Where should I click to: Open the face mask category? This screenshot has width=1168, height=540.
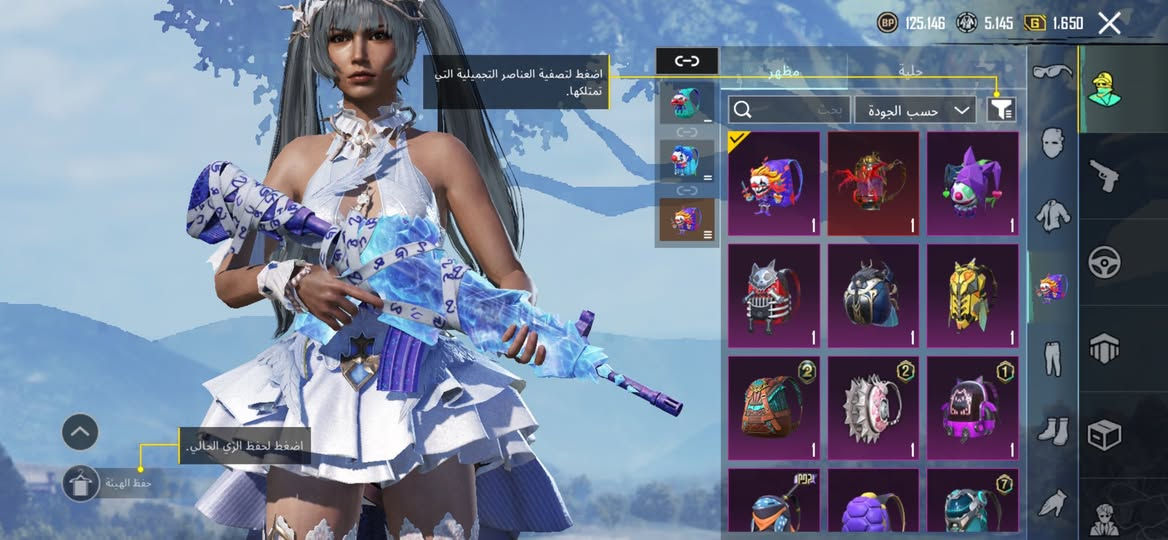point(1051,143)
